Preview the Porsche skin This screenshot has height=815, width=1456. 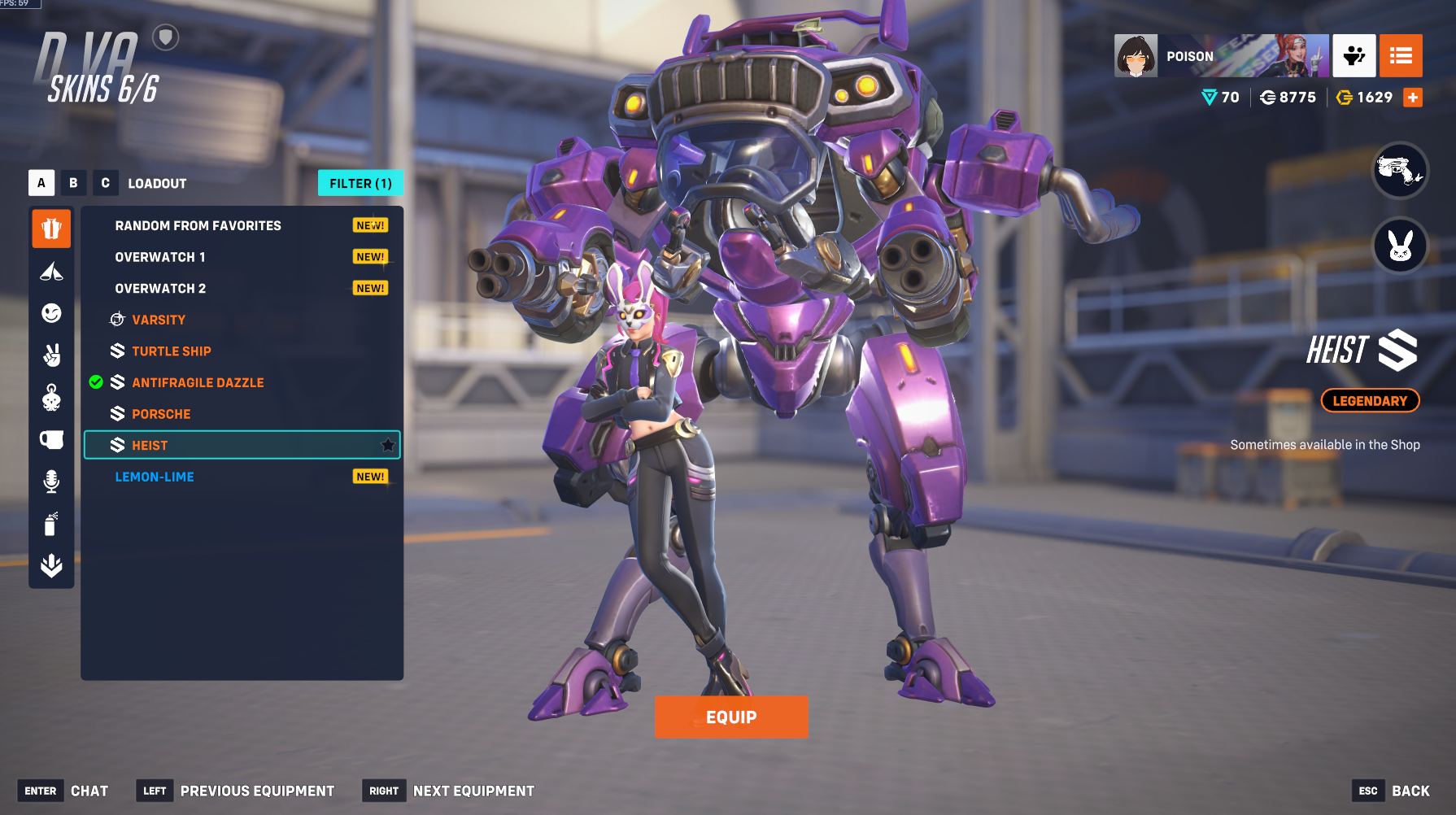tap(161, 414)
